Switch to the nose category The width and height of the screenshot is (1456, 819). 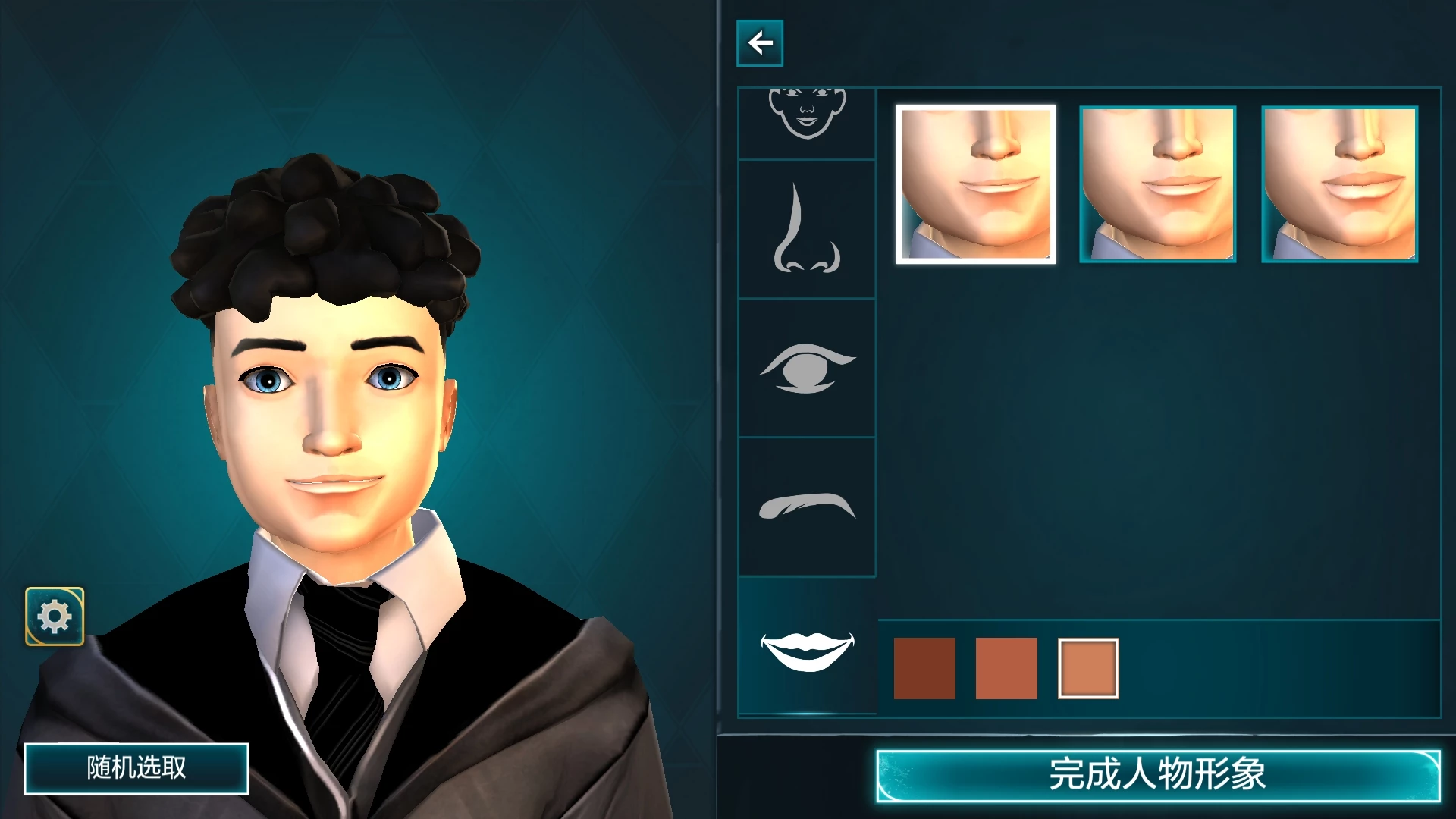coord(807,229)
